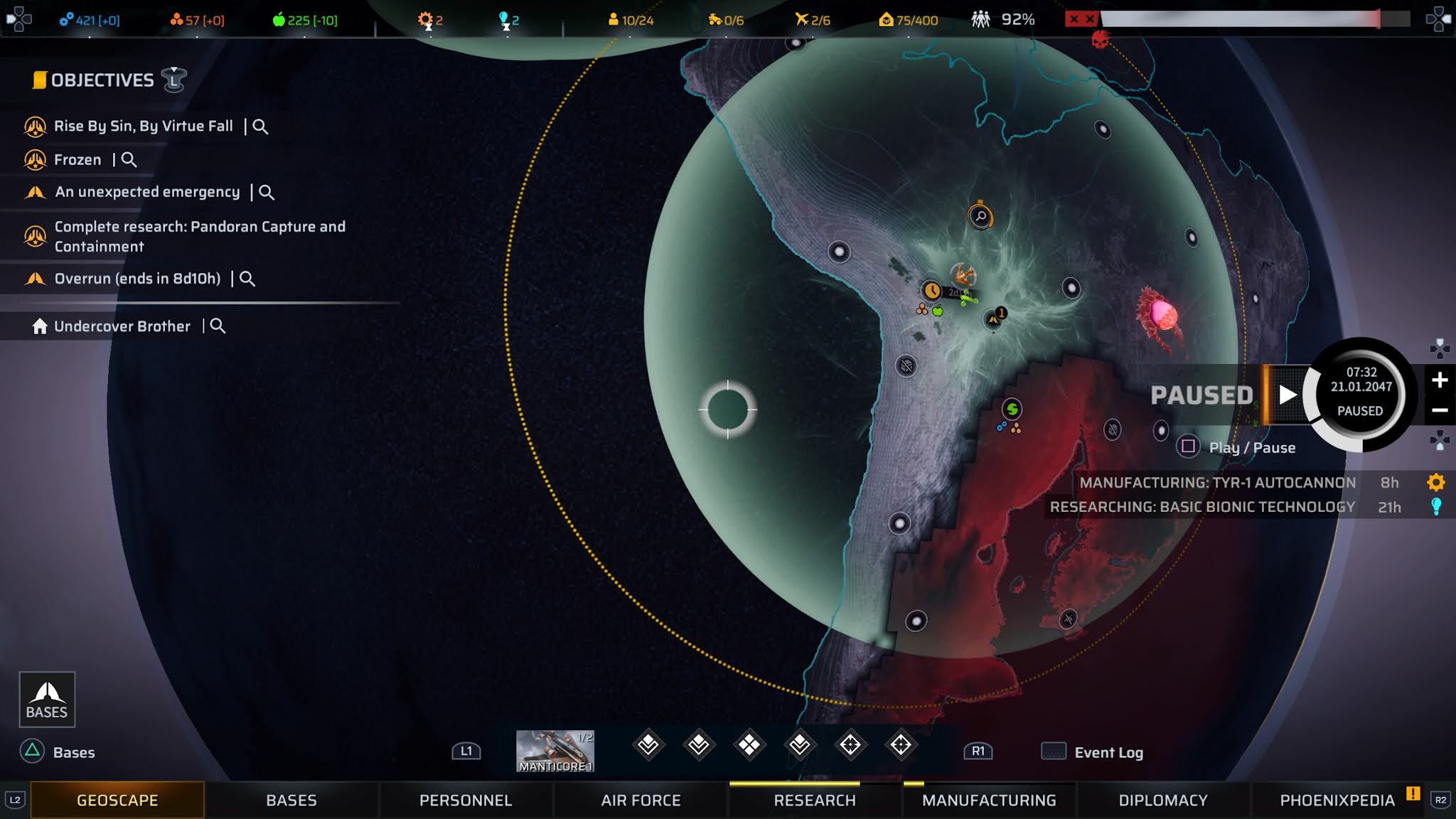Click the Bases icon button

point(47,700)
